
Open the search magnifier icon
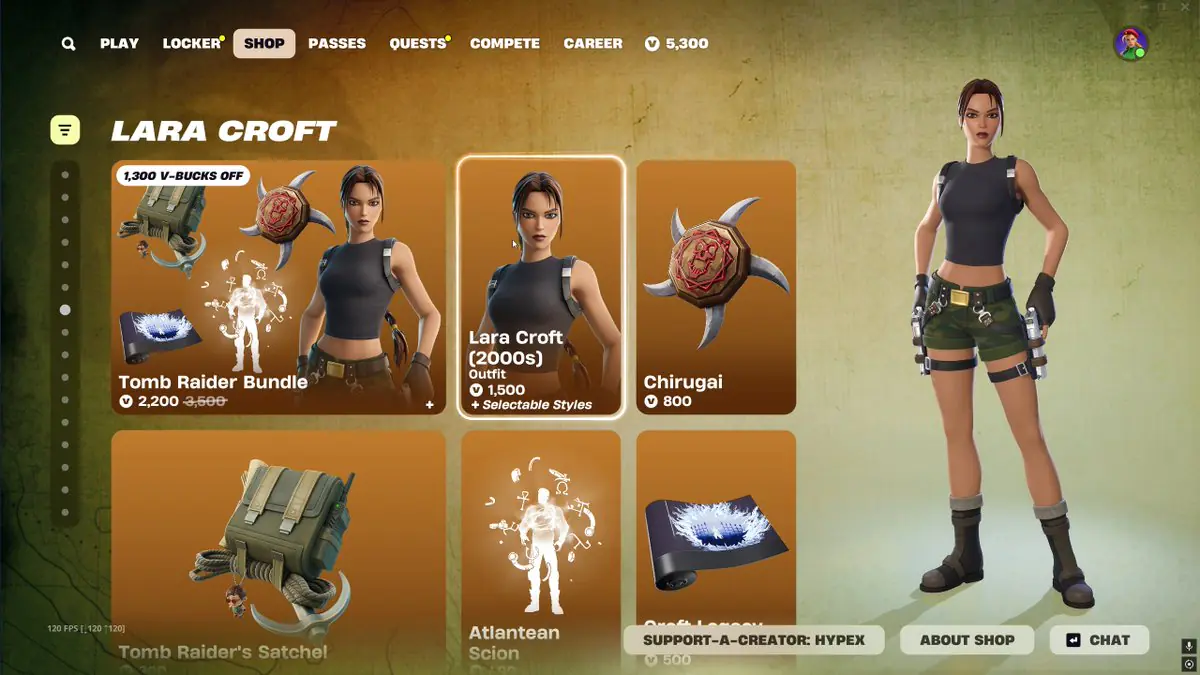68,44
